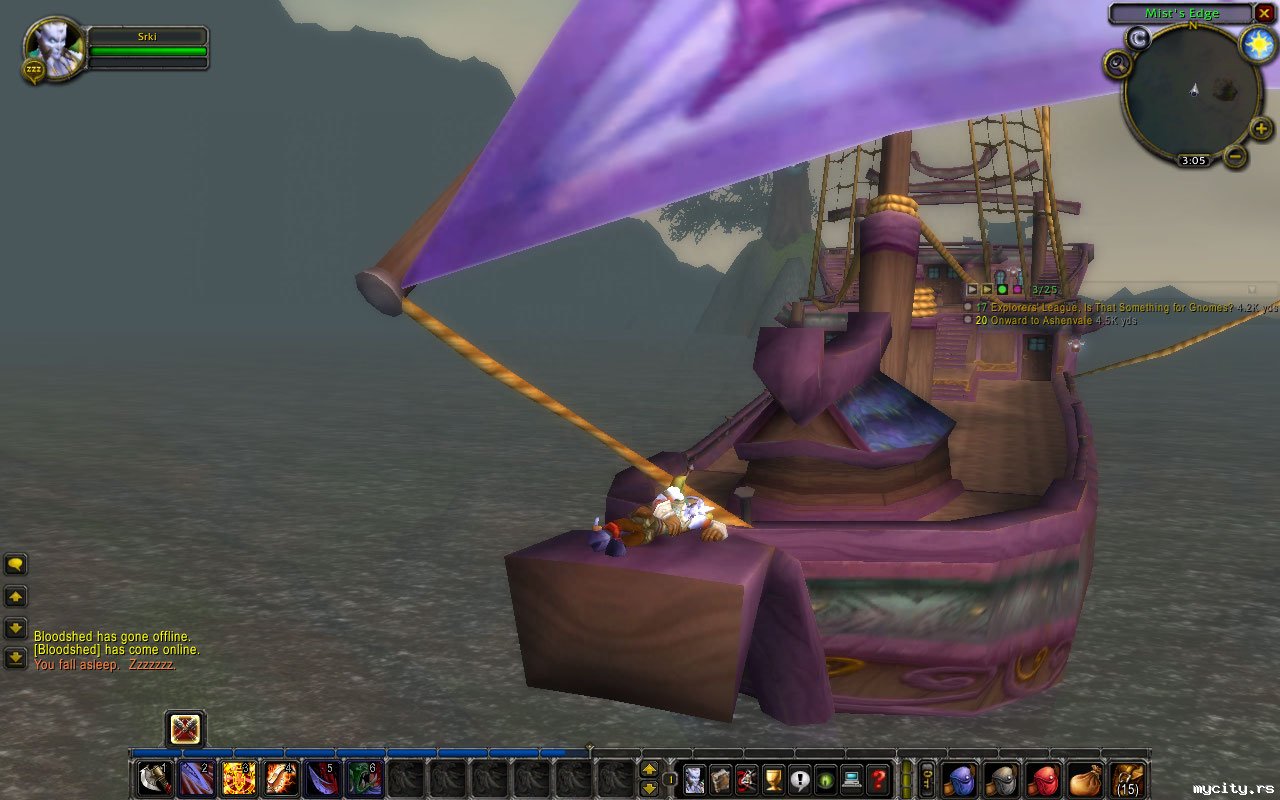Zoom out on the minimap
1280x800 pixels.
[x=1236, y=156]
